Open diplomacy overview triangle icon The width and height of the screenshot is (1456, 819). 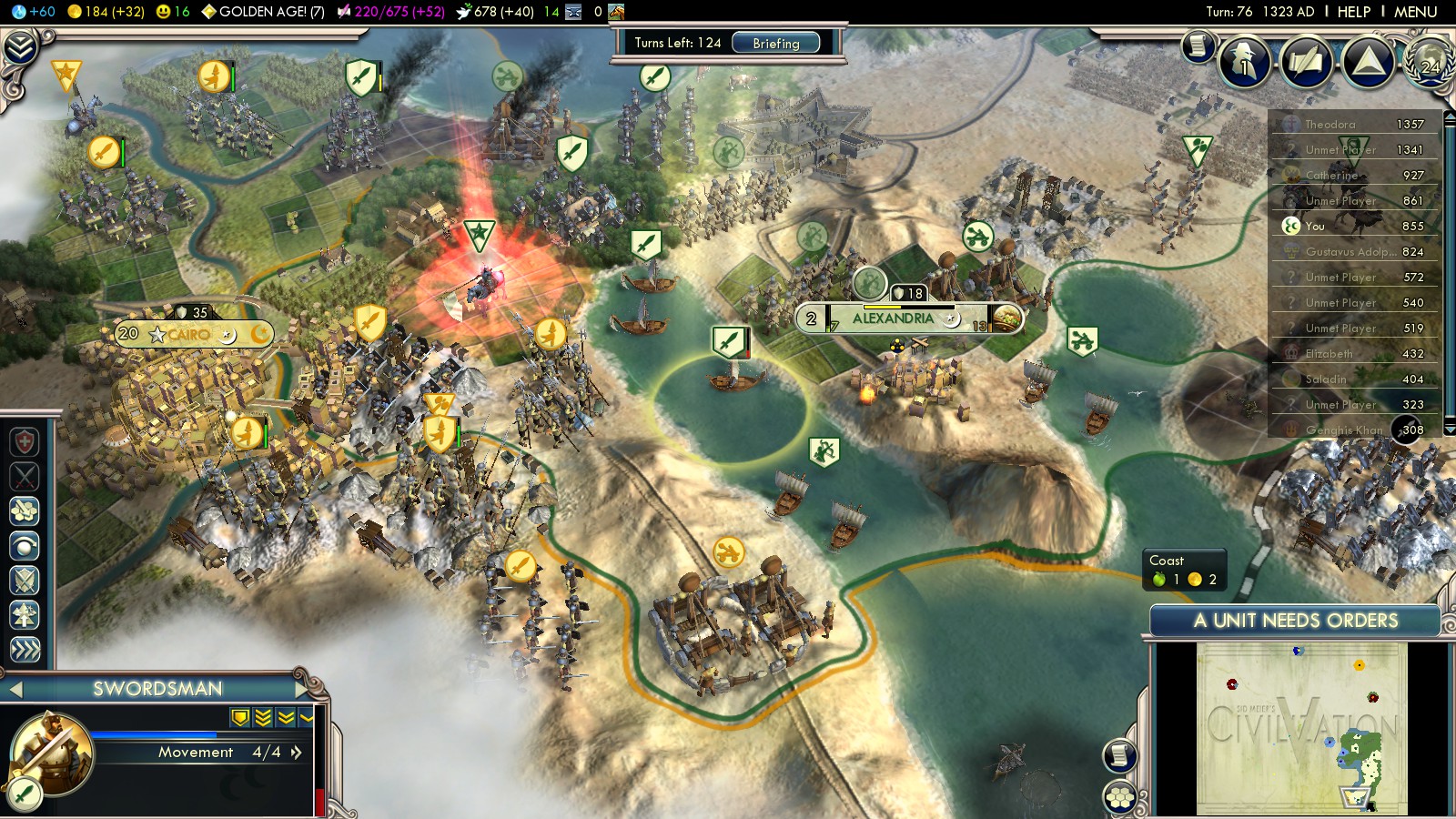pyautogui.click(x=1368, y=62)
